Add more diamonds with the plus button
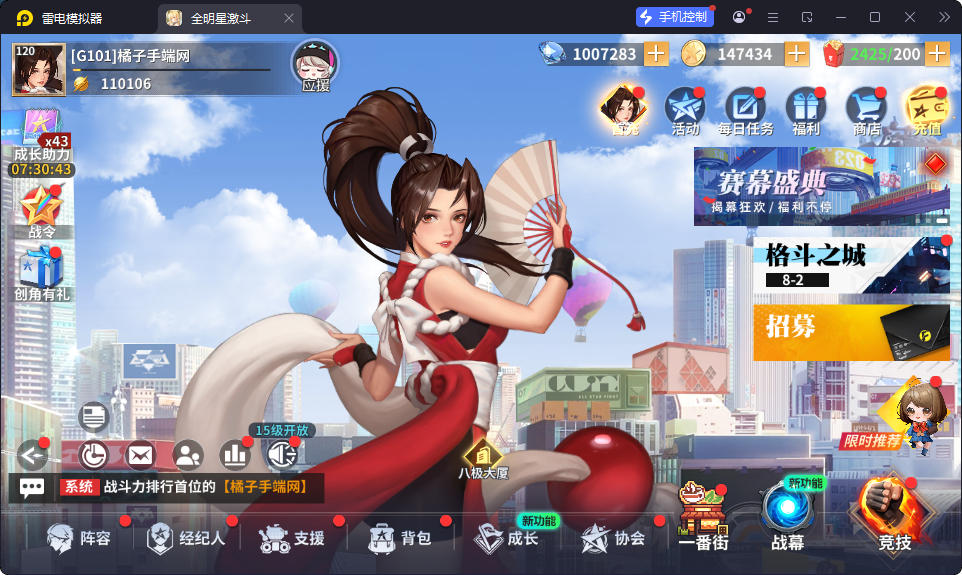Screen dimensions: 962x575 [x=656, y=54]
